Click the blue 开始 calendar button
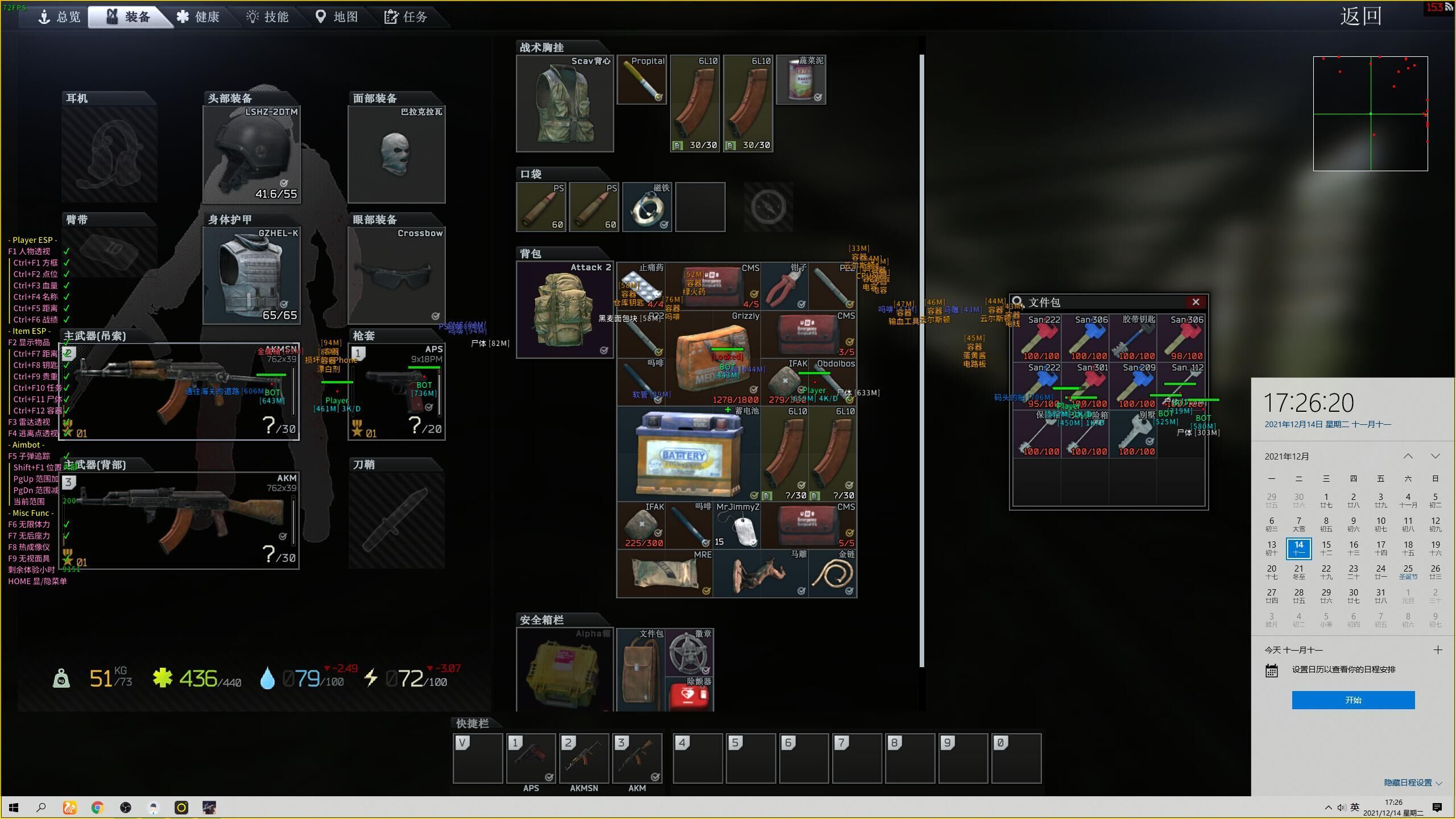1456x819 pixels. (1353, 700)
